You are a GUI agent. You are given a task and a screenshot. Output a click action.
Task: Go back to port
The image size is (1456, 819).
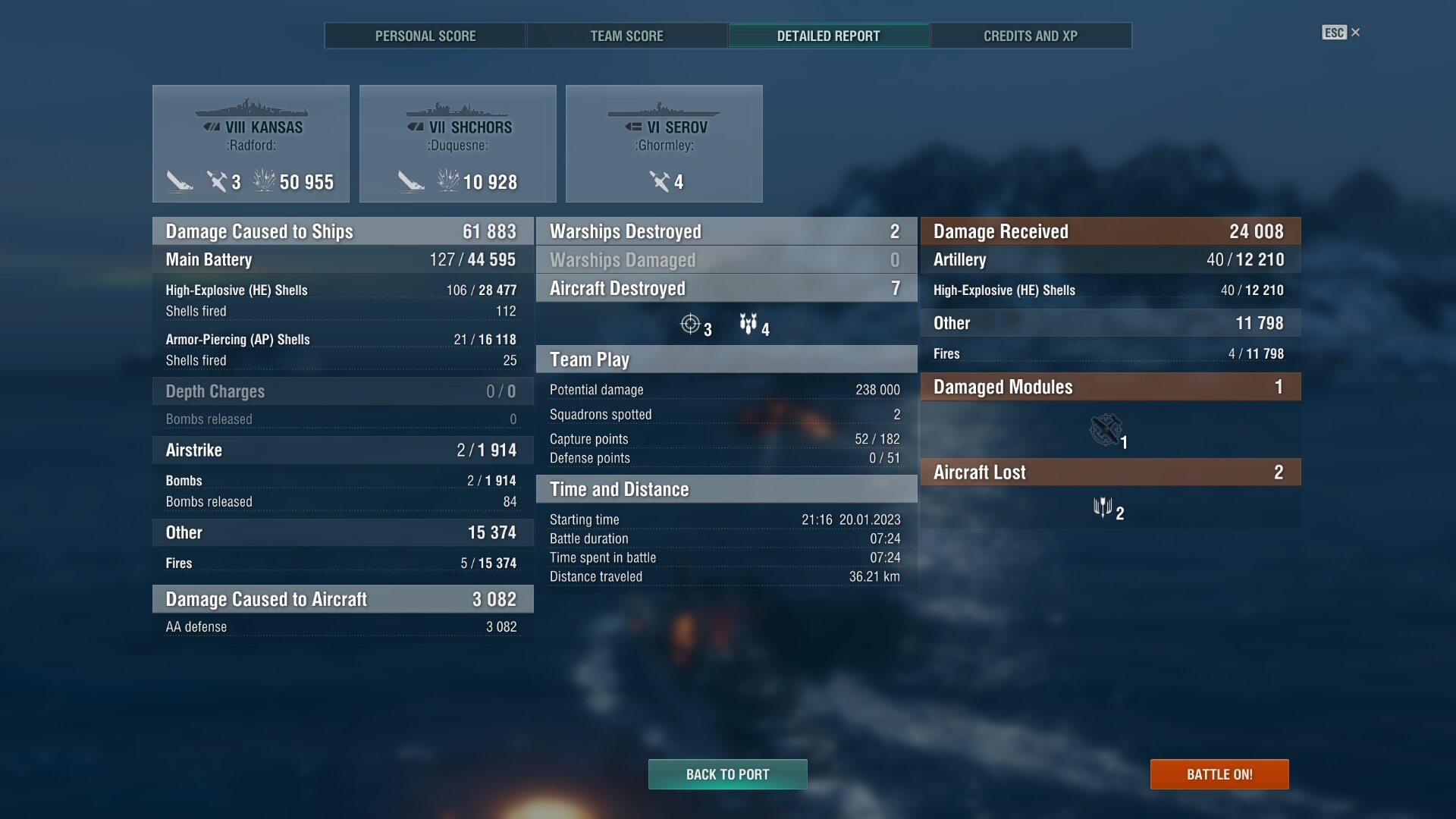coord(727,774)
